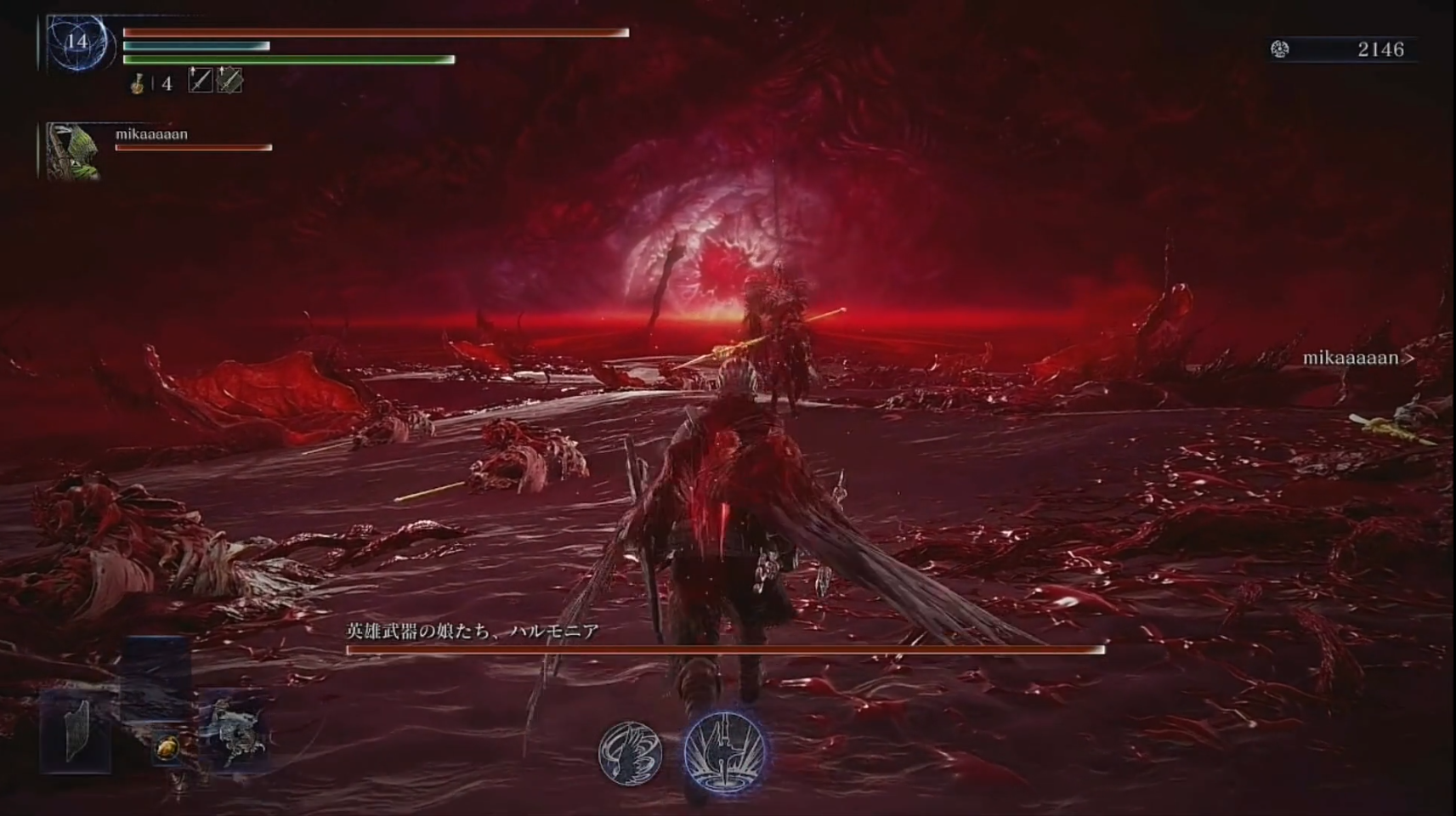Use the small golden quick item
The image size is (1456, 816).
pyautogui.click(x=167, y=749)
